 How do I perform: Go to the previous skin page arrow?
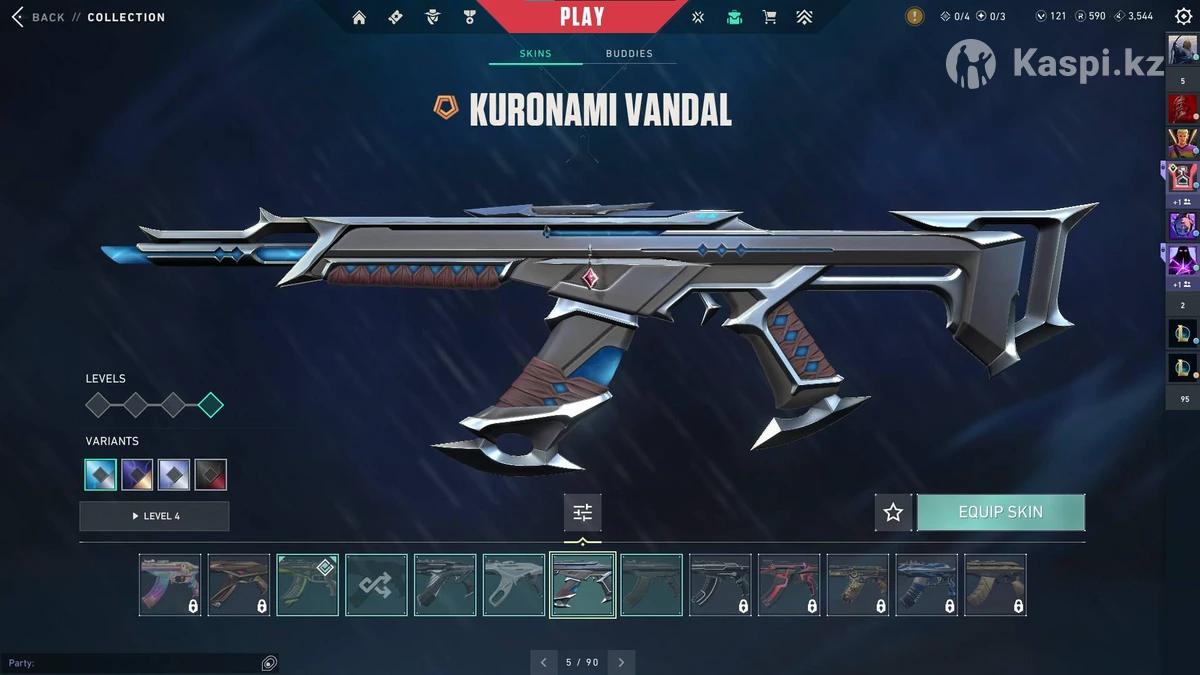pos(543,662)
